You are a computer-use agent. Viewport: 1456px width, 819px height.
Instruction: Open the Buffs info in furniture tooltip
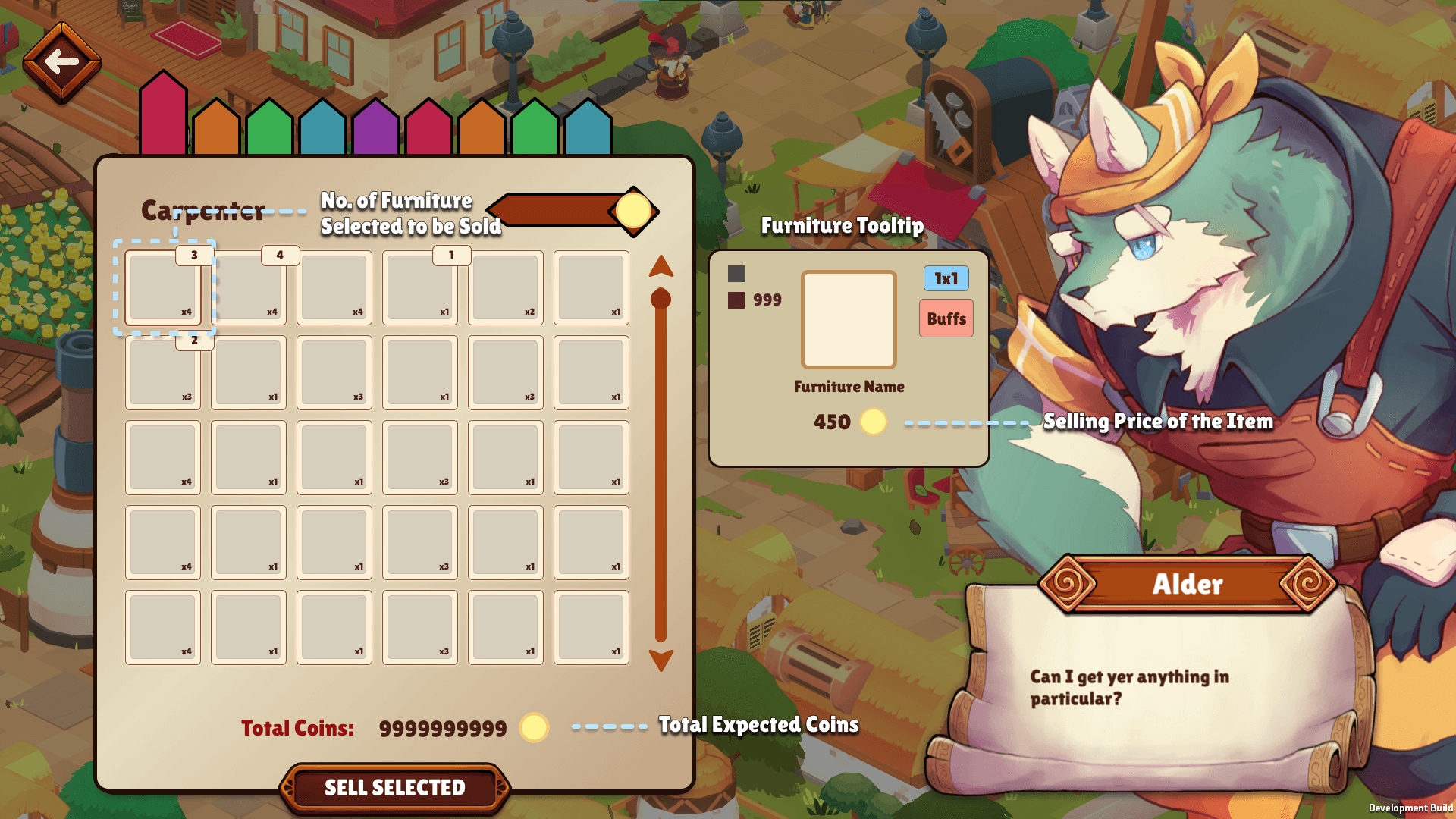coord(946,318)
